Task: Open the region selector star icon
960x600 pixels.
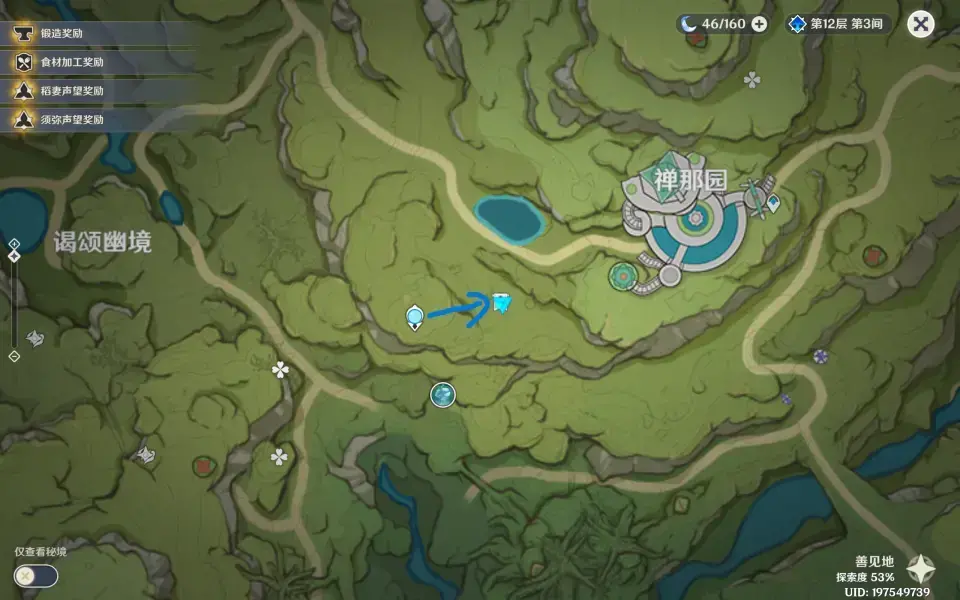Action: point(921,569)
